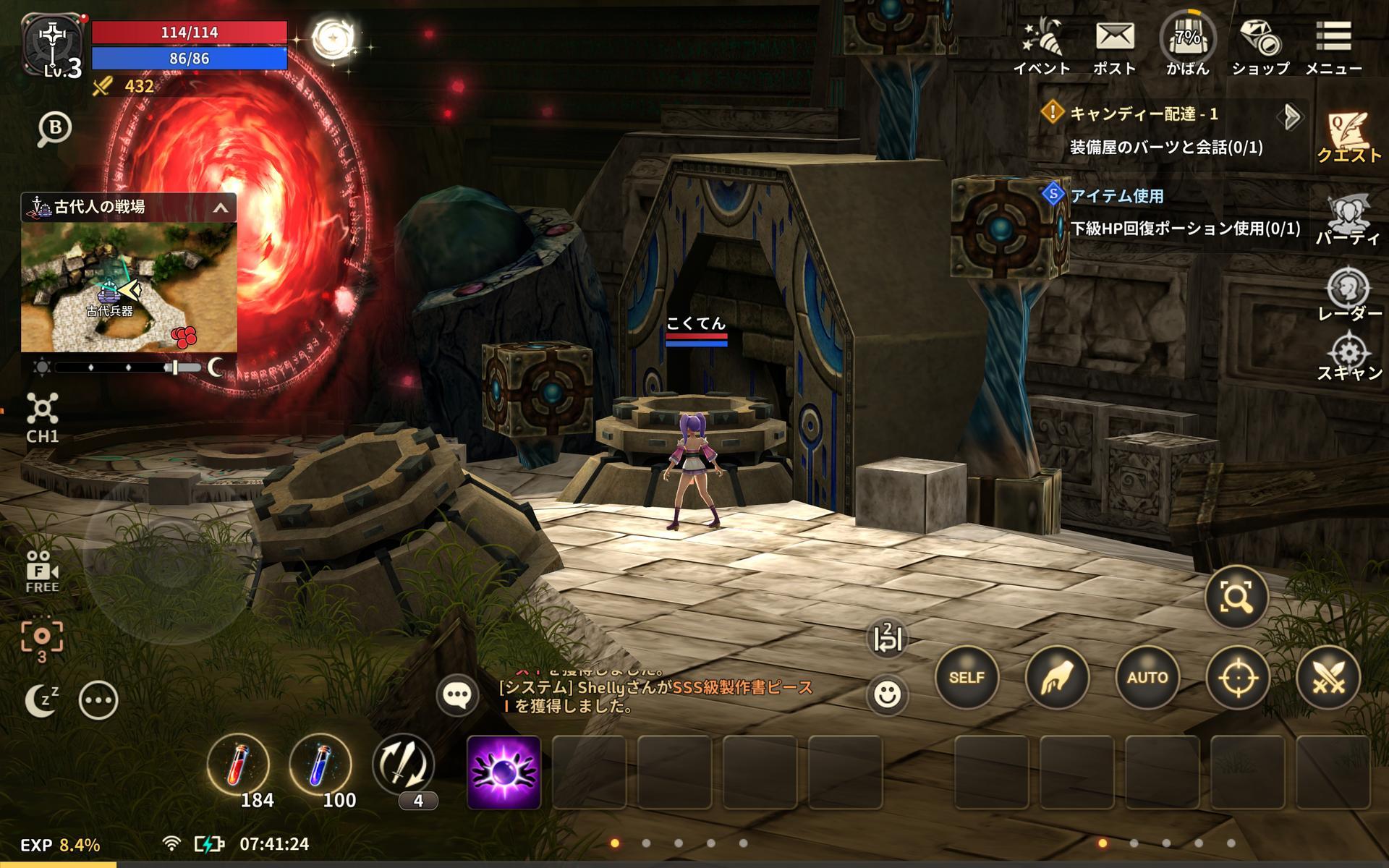This screenshot has width=1389, height=868.
Task: Use the blue MP potion
Action: click(x=320, y=765)
